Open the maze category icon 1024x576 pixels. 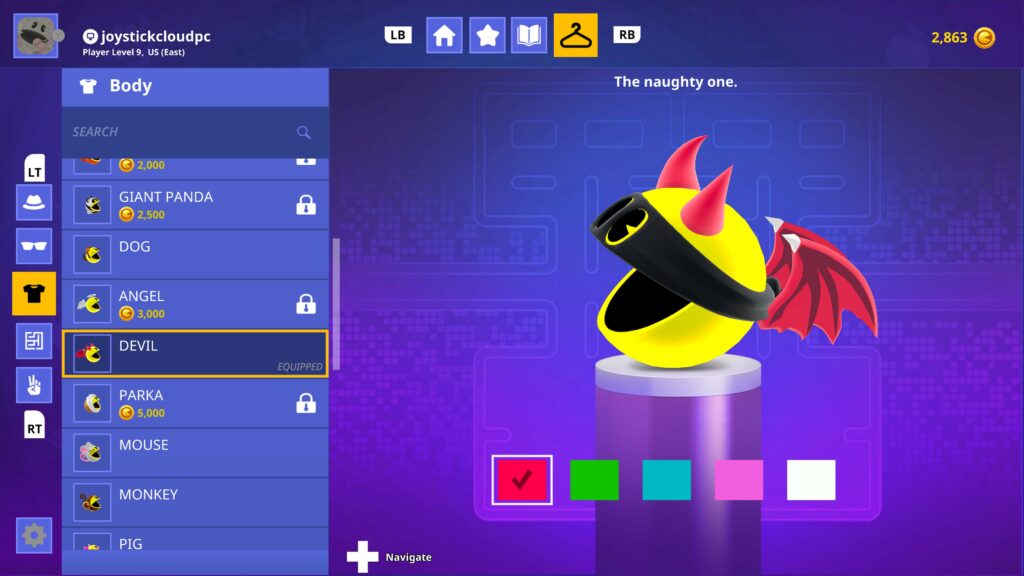(x=34, y=340)
